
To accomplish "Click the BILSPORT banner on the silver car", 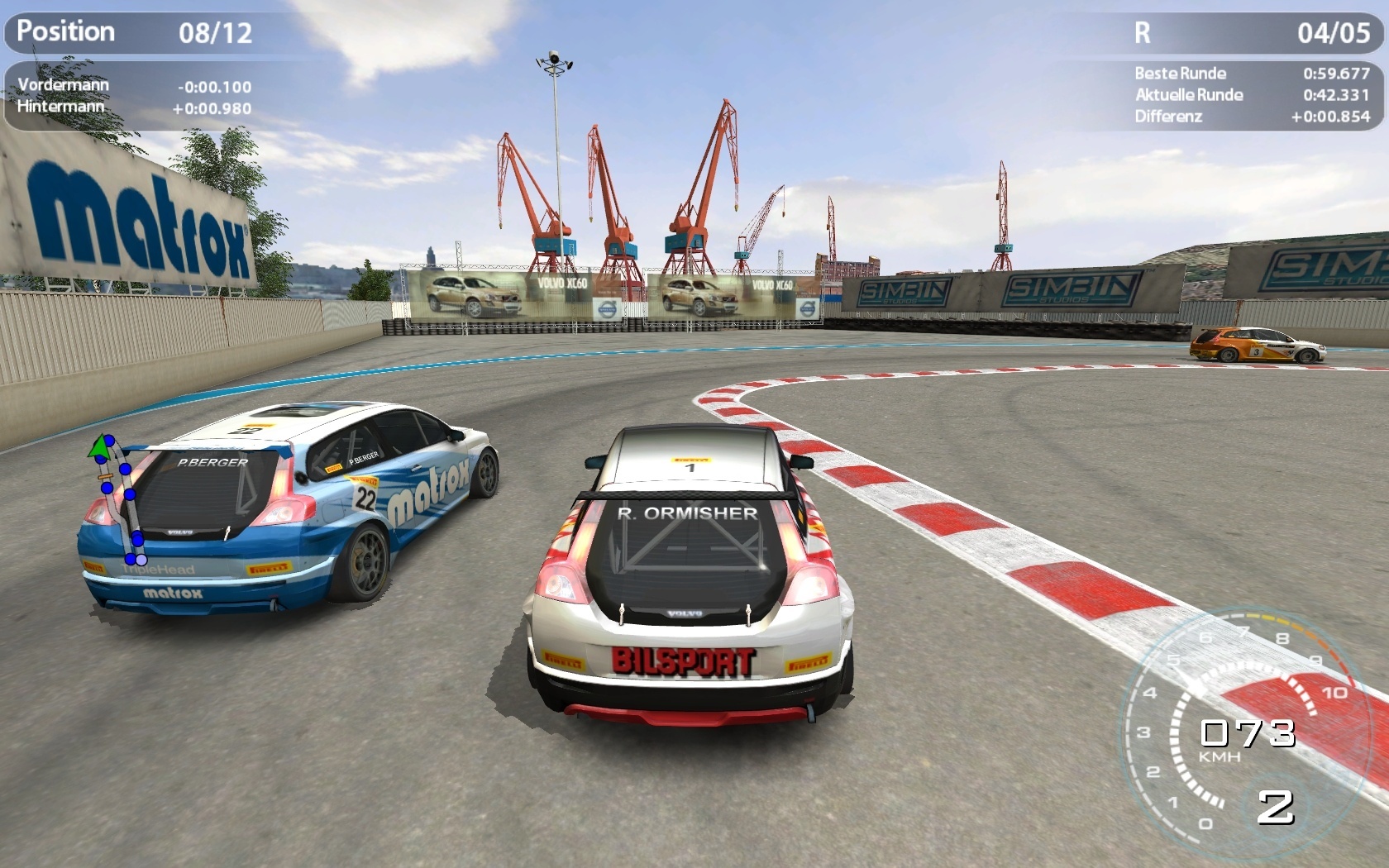I will [683, 661].
